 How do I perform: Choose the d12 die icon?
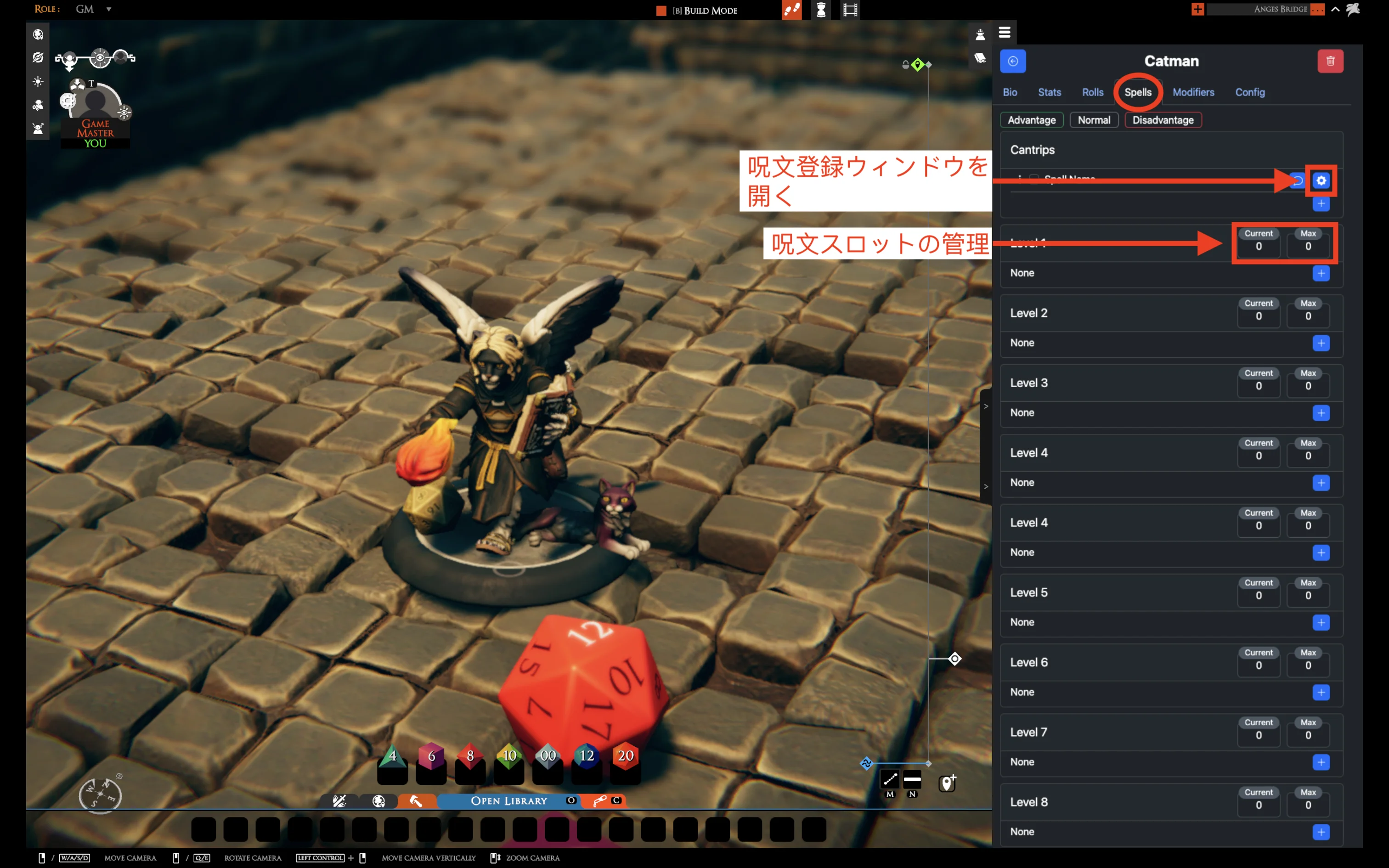click(x=586, y=756)
